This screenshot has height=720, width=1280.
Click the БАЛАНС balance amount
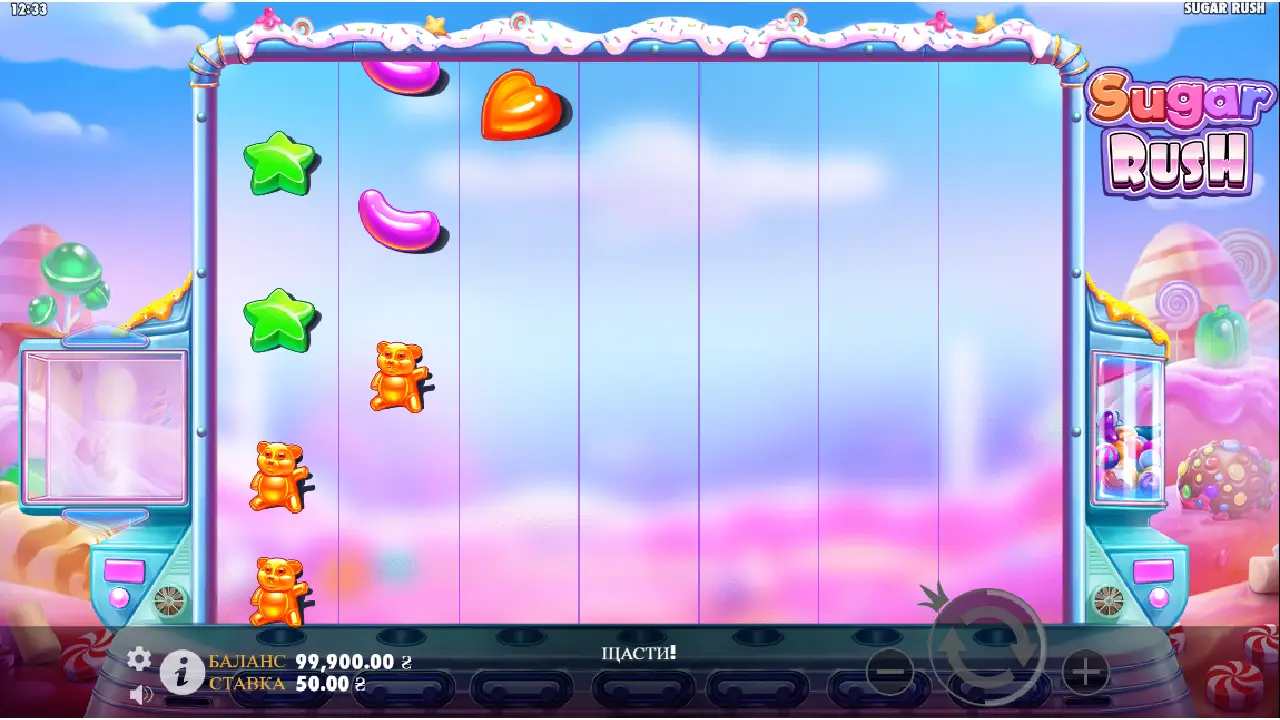click(343, 661)
